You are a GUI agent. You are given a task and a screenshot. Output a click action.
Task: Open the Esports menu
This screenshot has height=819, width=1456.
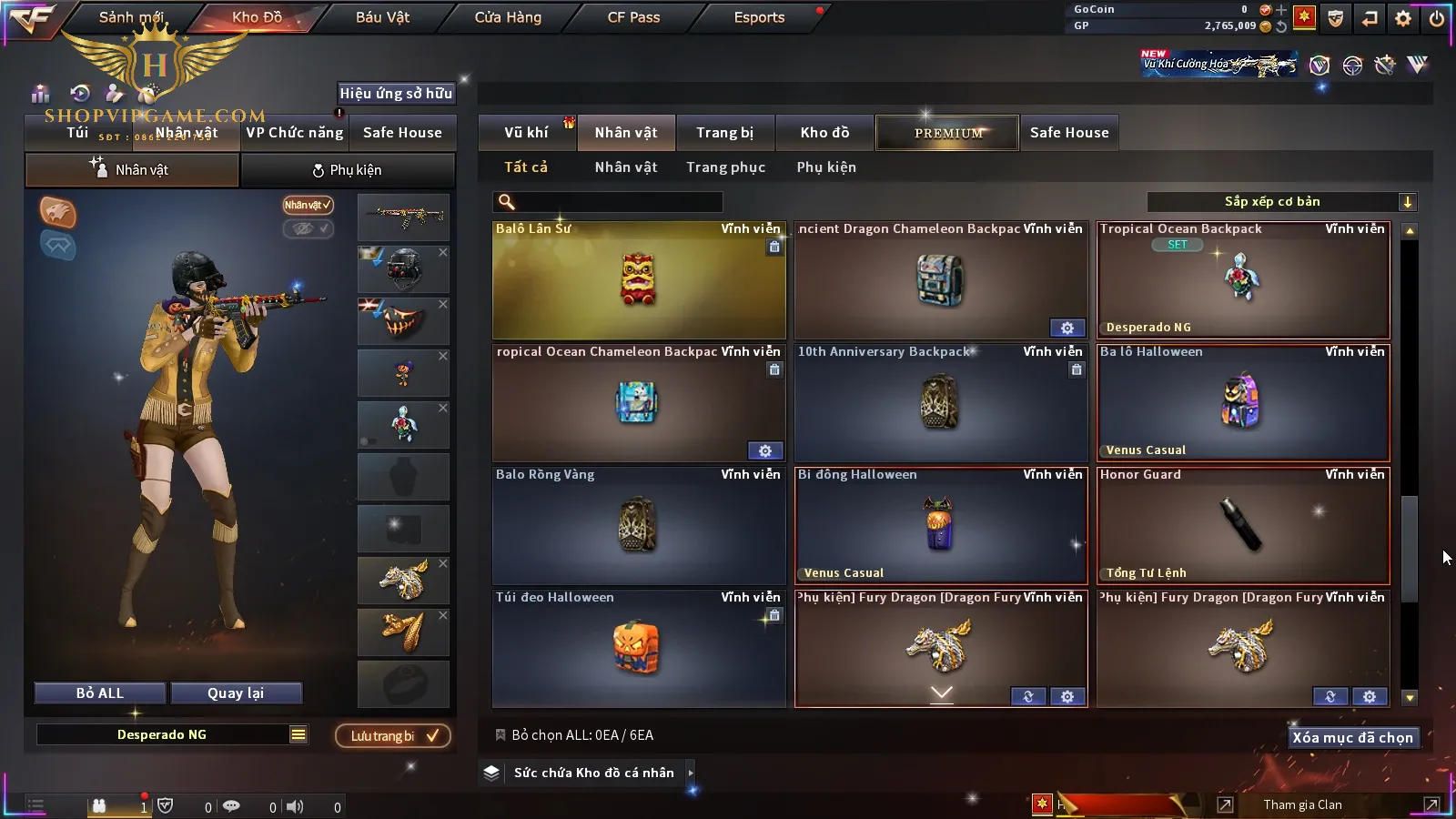(x=759, y=17)
